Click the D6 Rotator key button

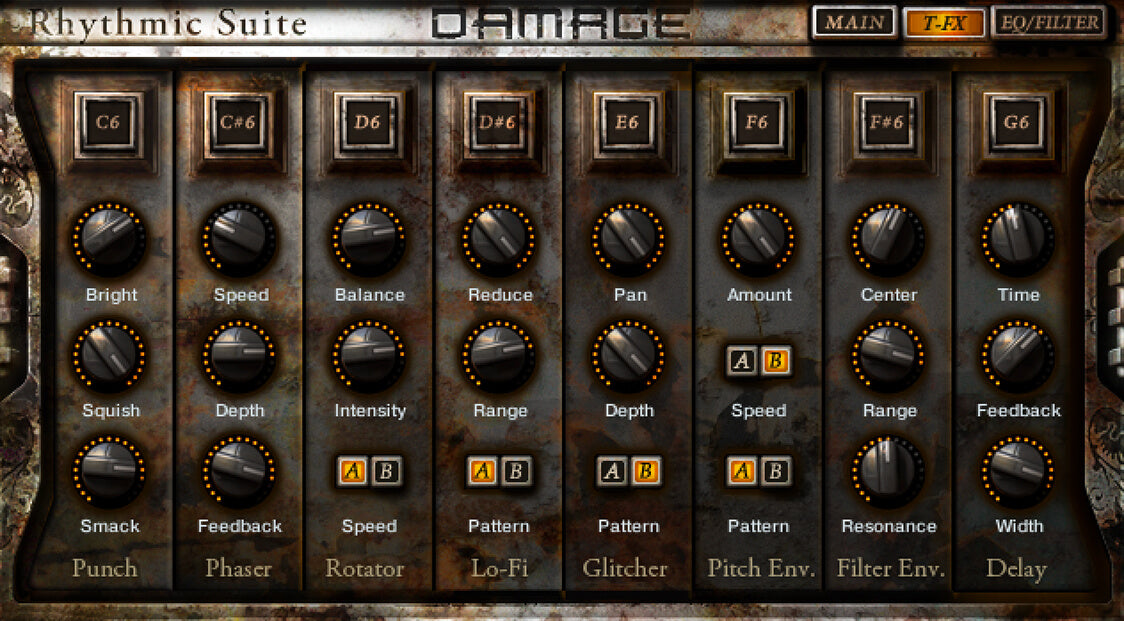point(368,124)
